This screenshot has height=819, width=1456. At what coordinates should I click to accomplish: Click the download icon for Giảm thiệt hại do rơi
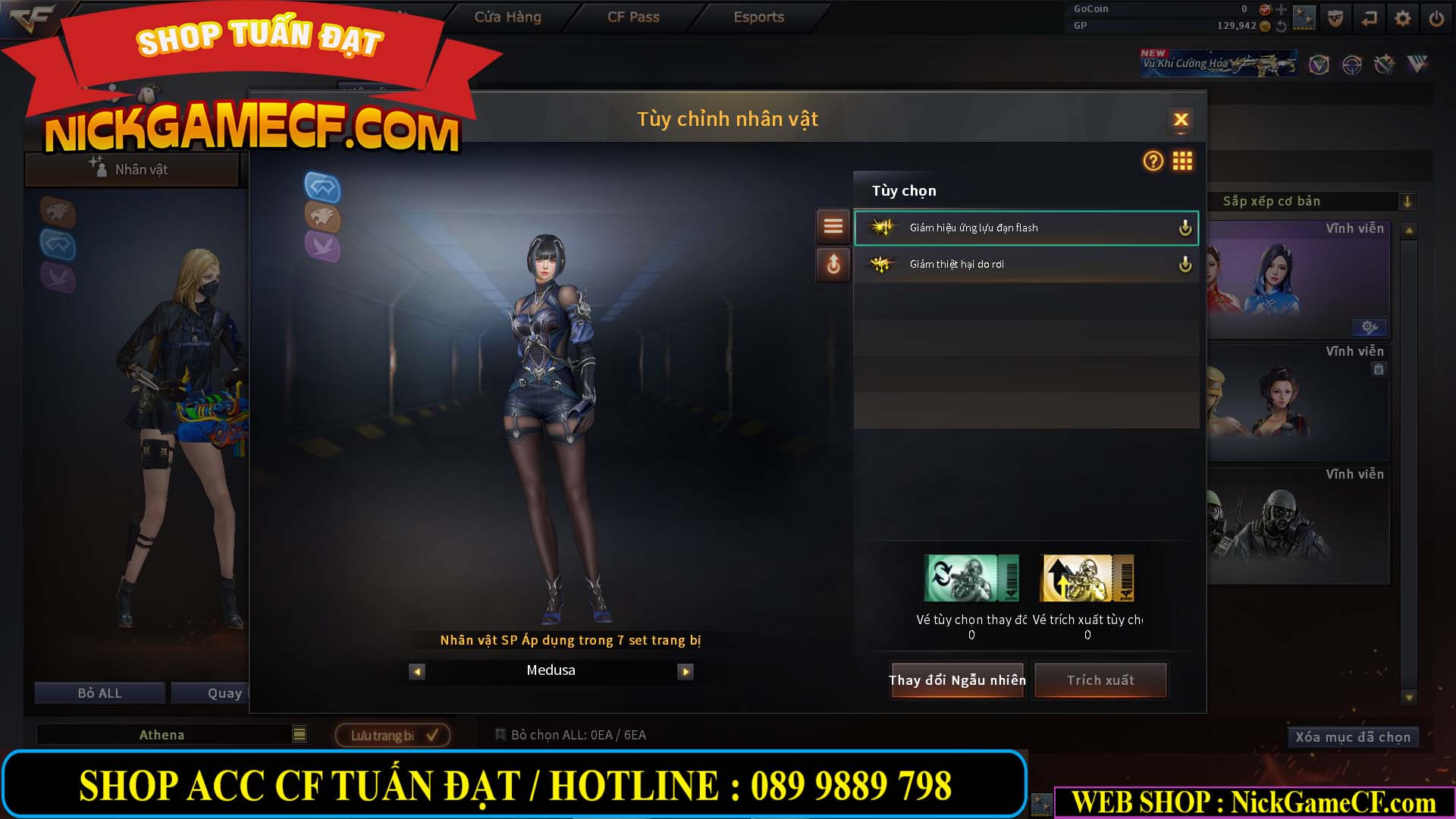tap(1185, 264)
